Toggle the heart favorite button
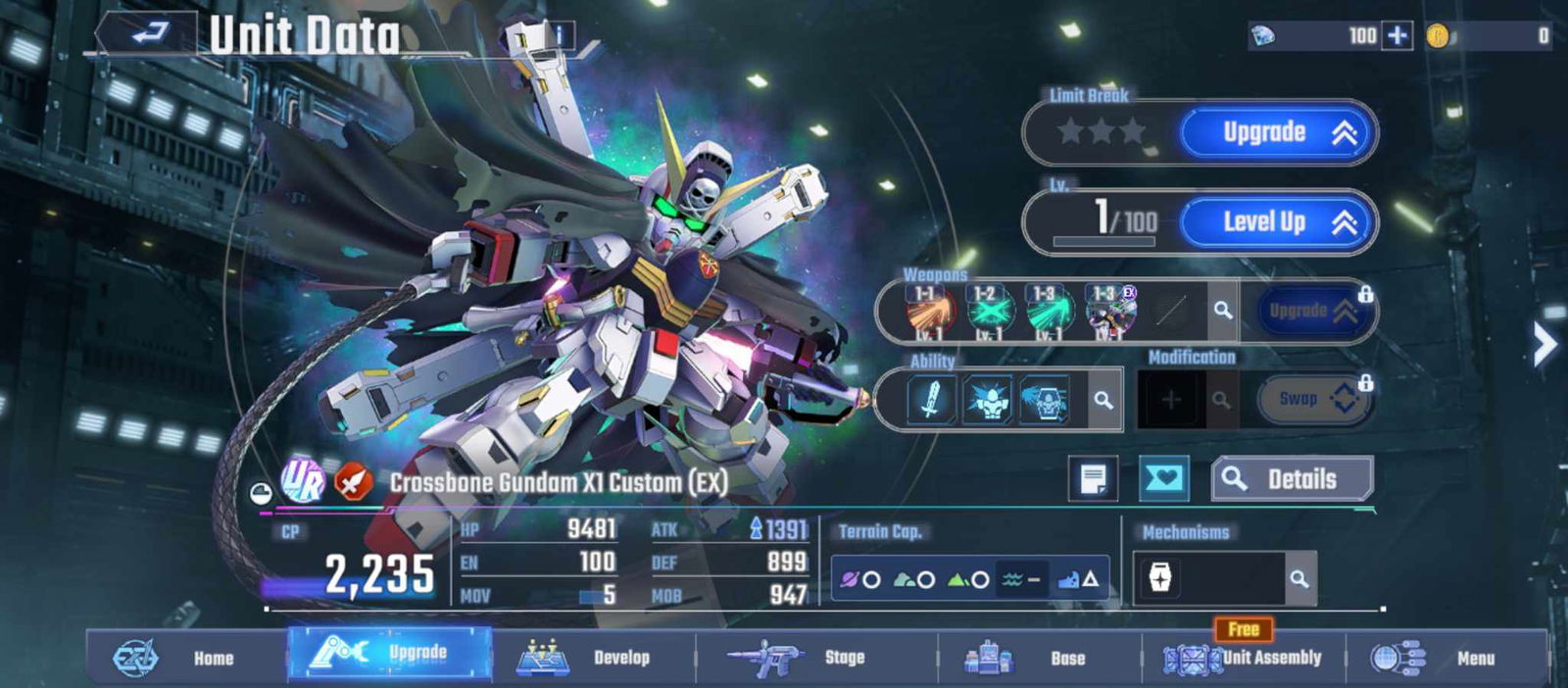 1163,479
